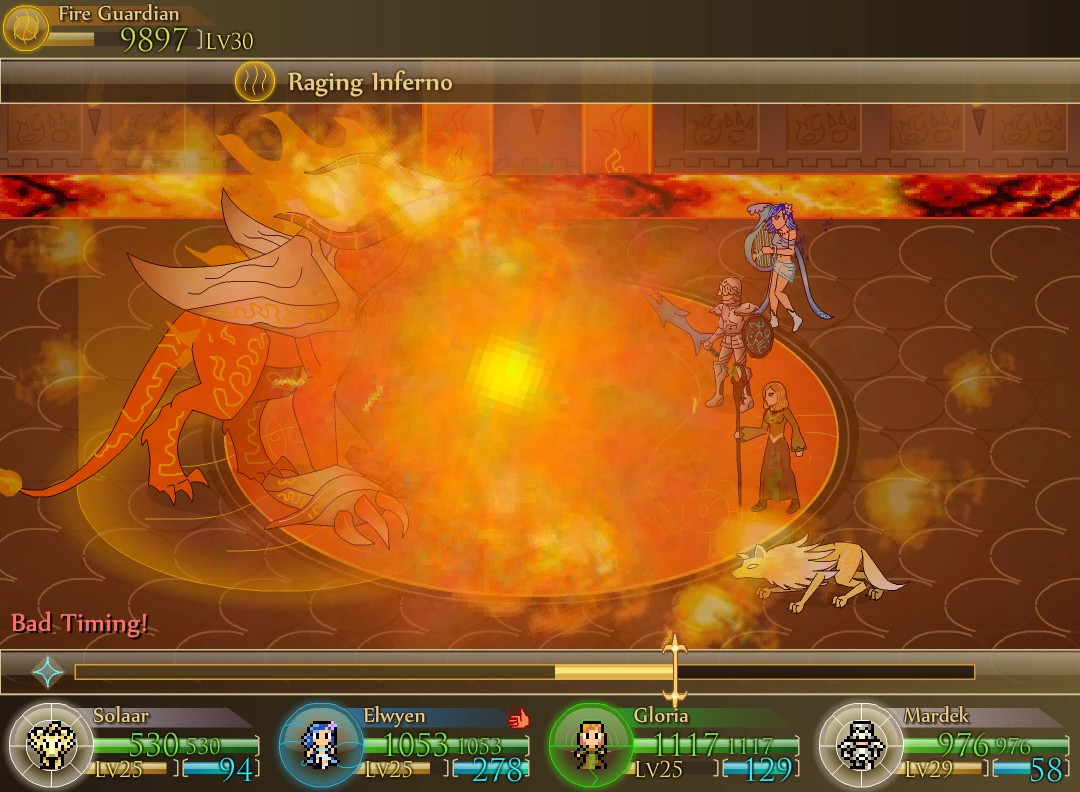
Task: Select Mardek's party portrait
Action: pyautogui.click(x=858, y=745)
